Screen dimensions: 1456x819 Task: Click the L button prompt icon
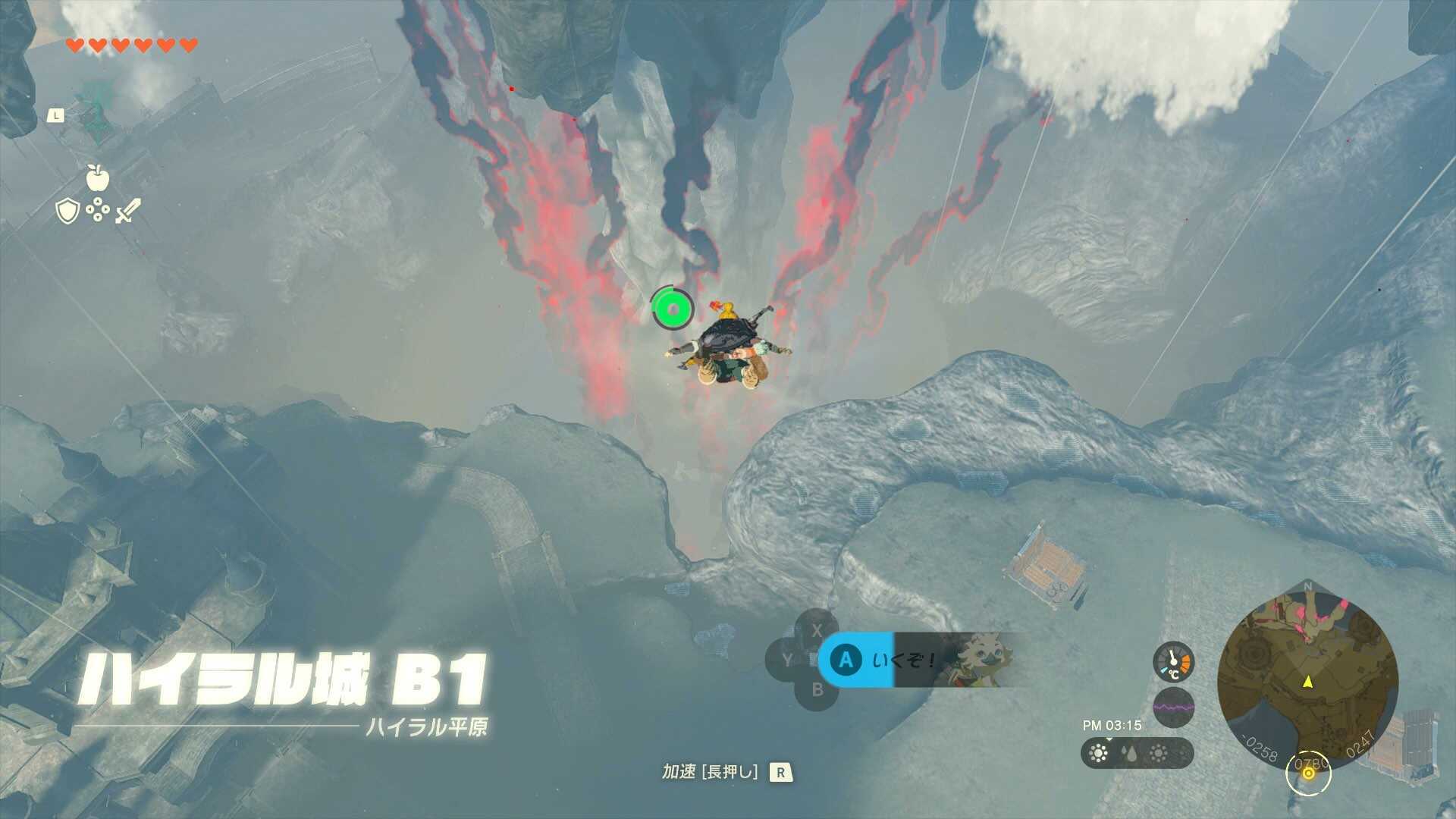pyautogui.click(x=55, y=115)
